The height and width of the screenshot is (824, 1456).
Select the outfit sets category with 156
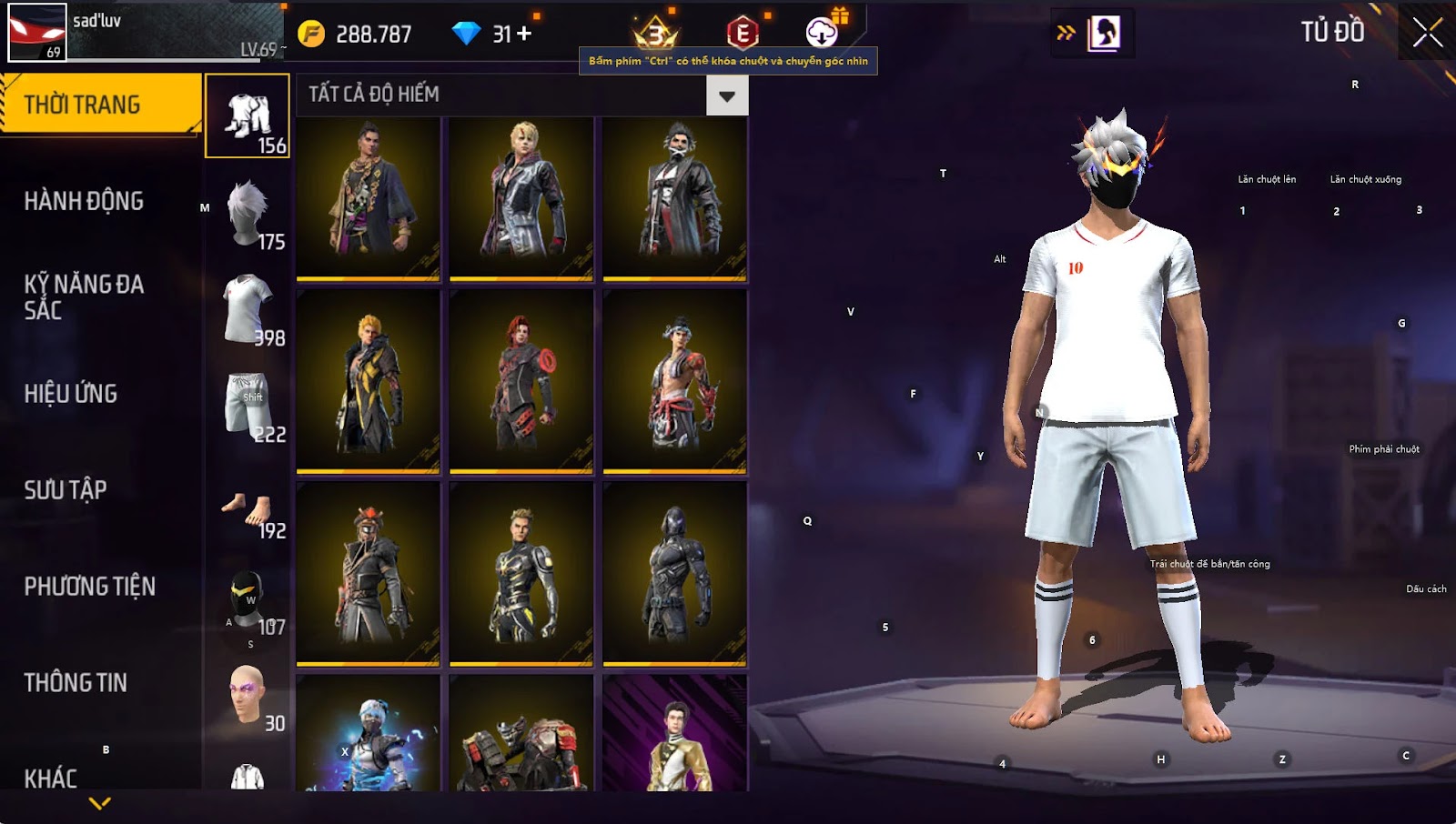pyautogui.click(x=248, y=116)
